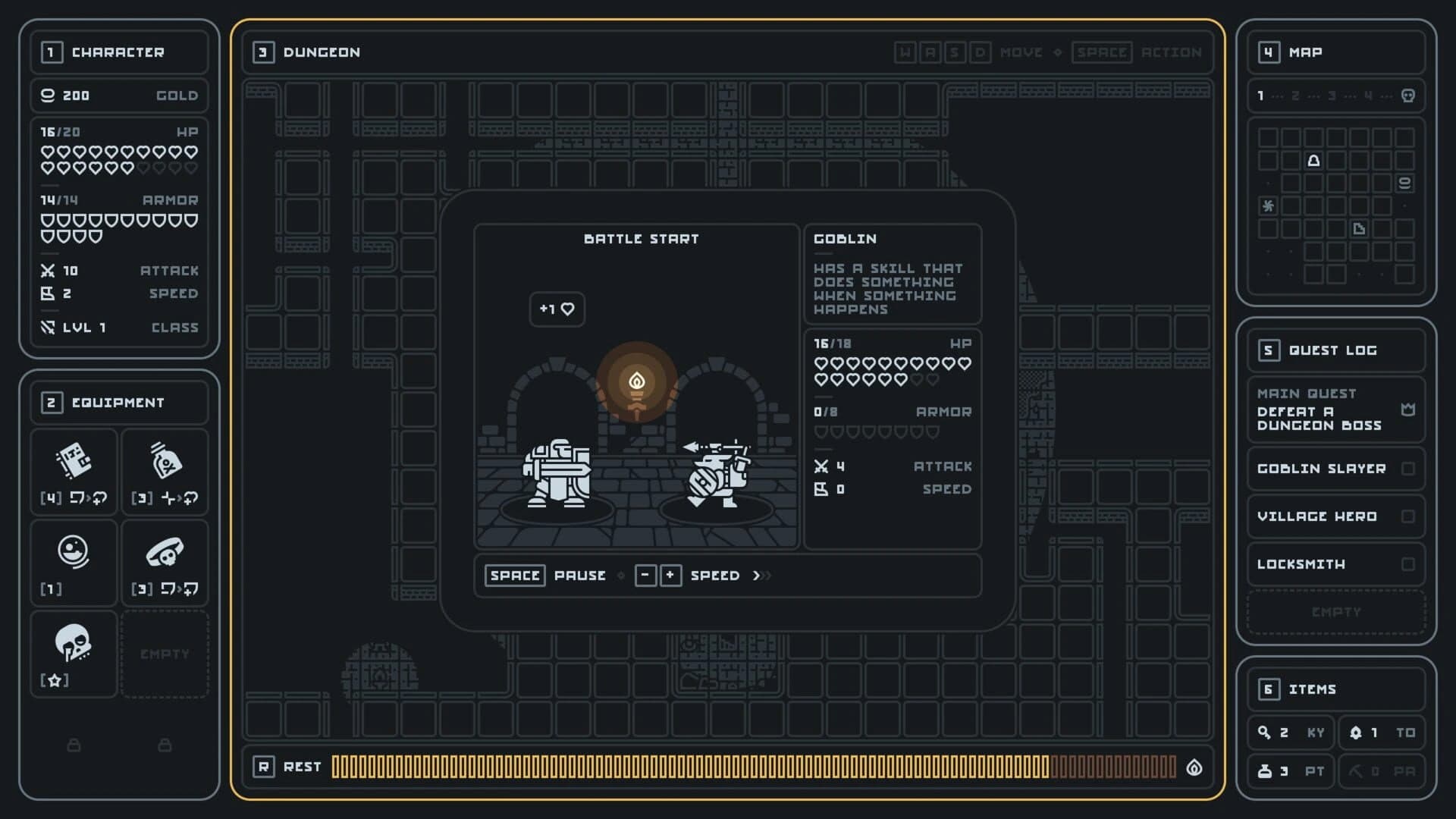Open the Character panel header
1456x819 pixels.
[118, 52]
